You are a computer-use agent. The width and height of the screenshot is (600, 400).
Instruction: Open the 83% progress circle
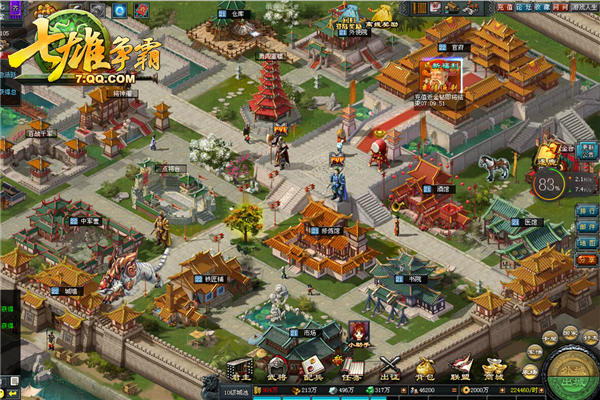(x=549, y=184)
